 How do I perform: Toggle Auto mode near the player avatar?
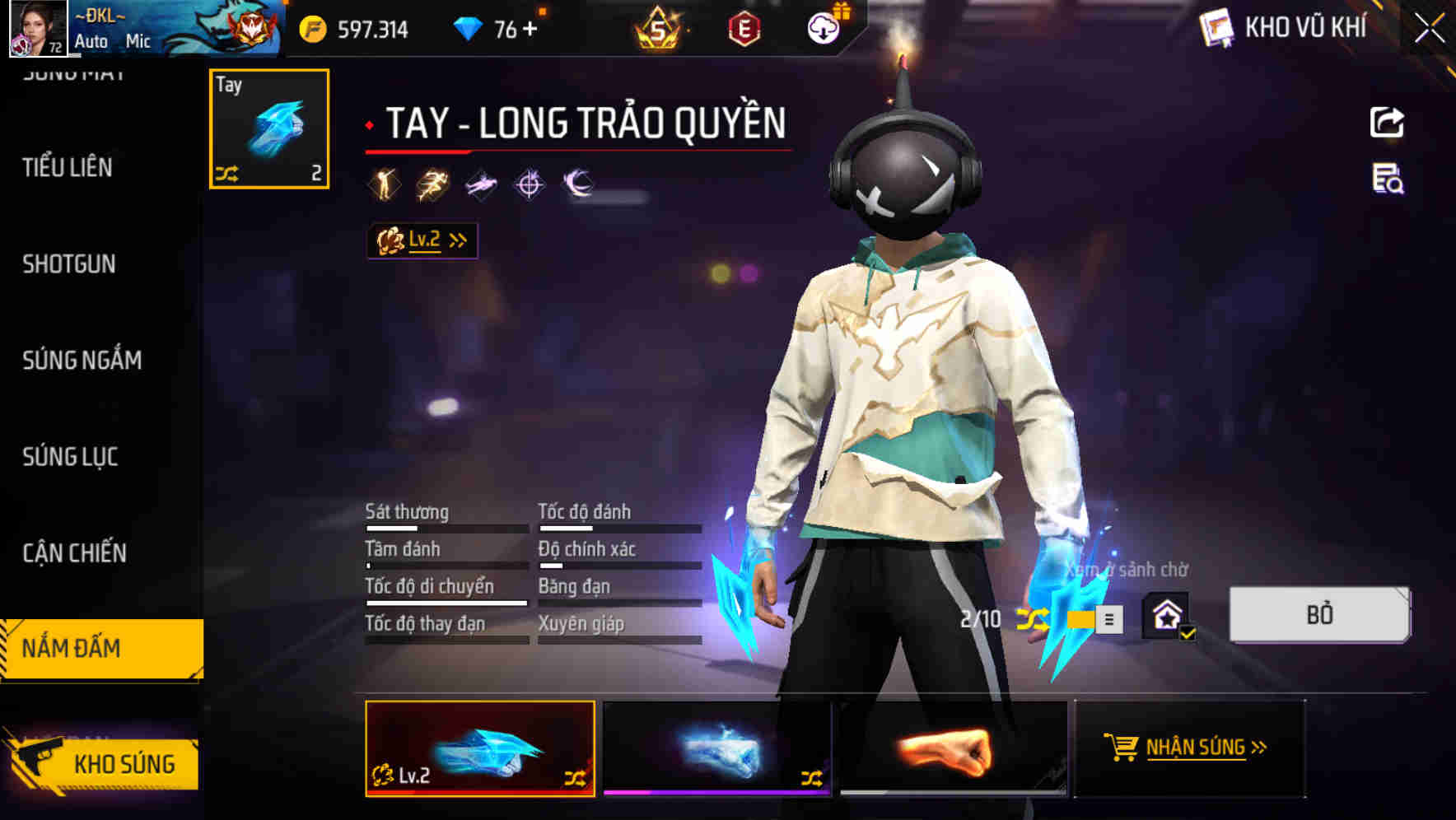pos(92,41)
